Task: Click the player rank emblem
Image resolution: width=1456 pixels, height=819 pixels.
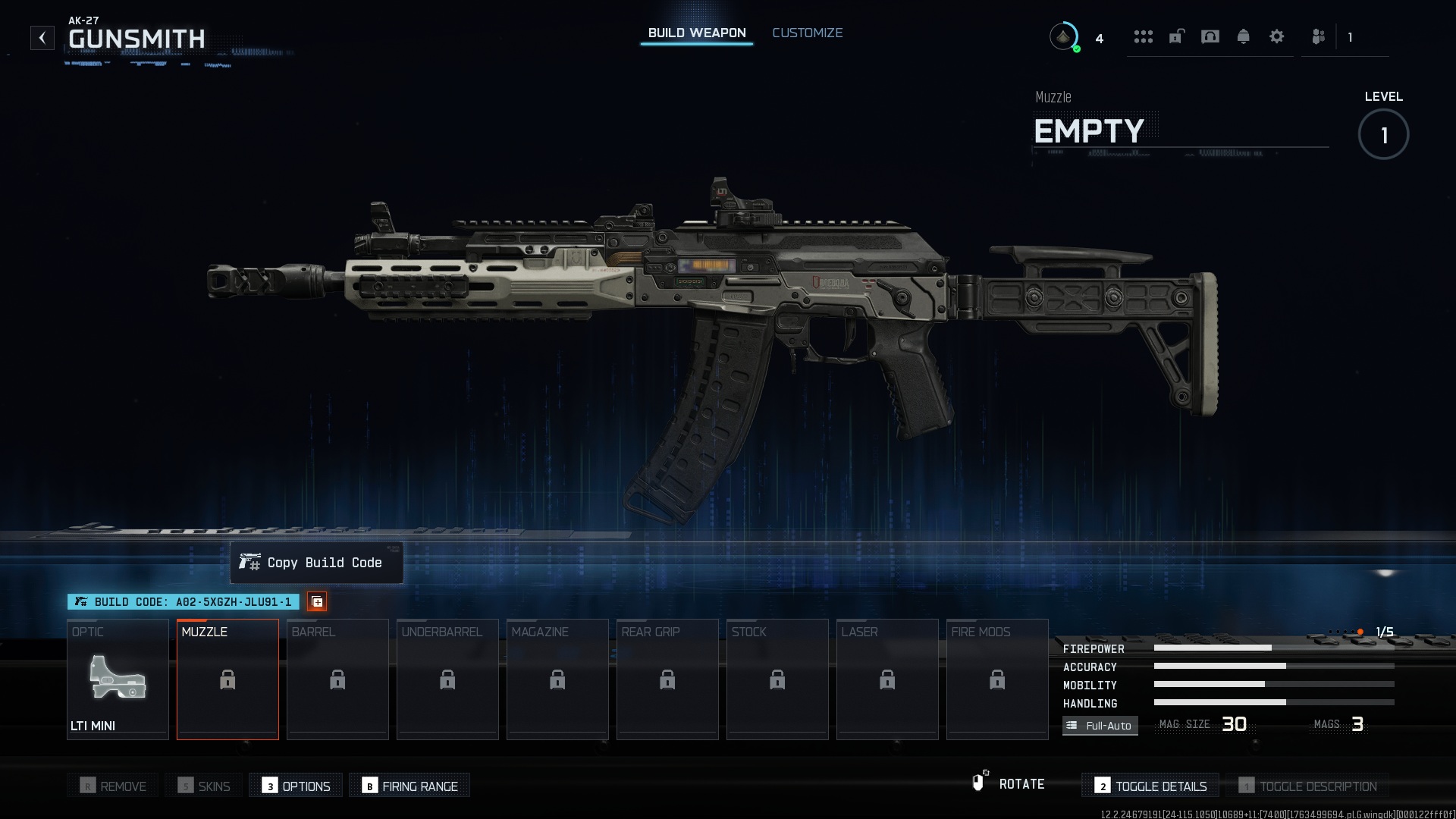Action: click(1065, 36)
